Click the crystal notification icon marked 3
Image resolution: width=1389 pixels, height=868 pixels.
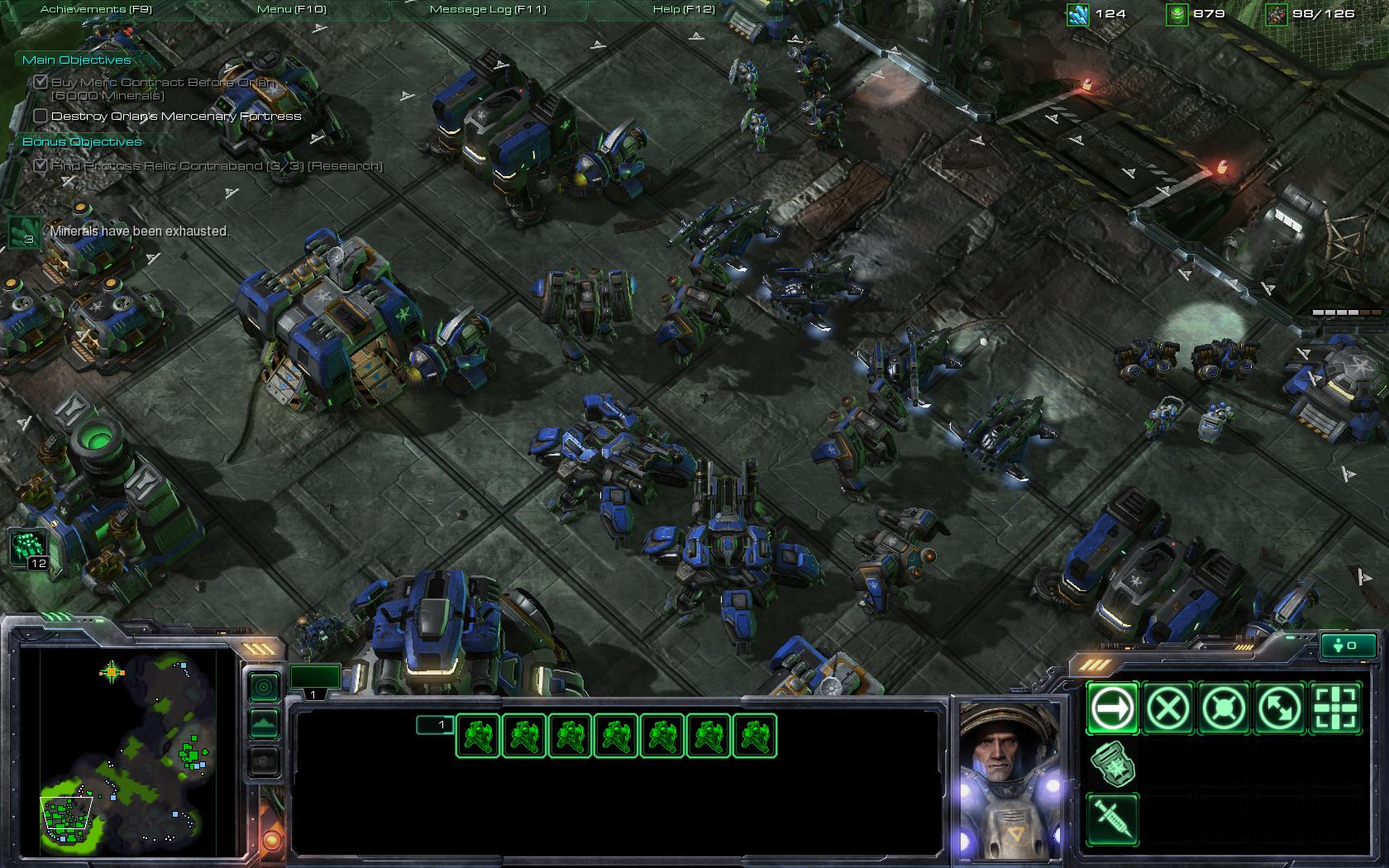click(x=25, y=232)
